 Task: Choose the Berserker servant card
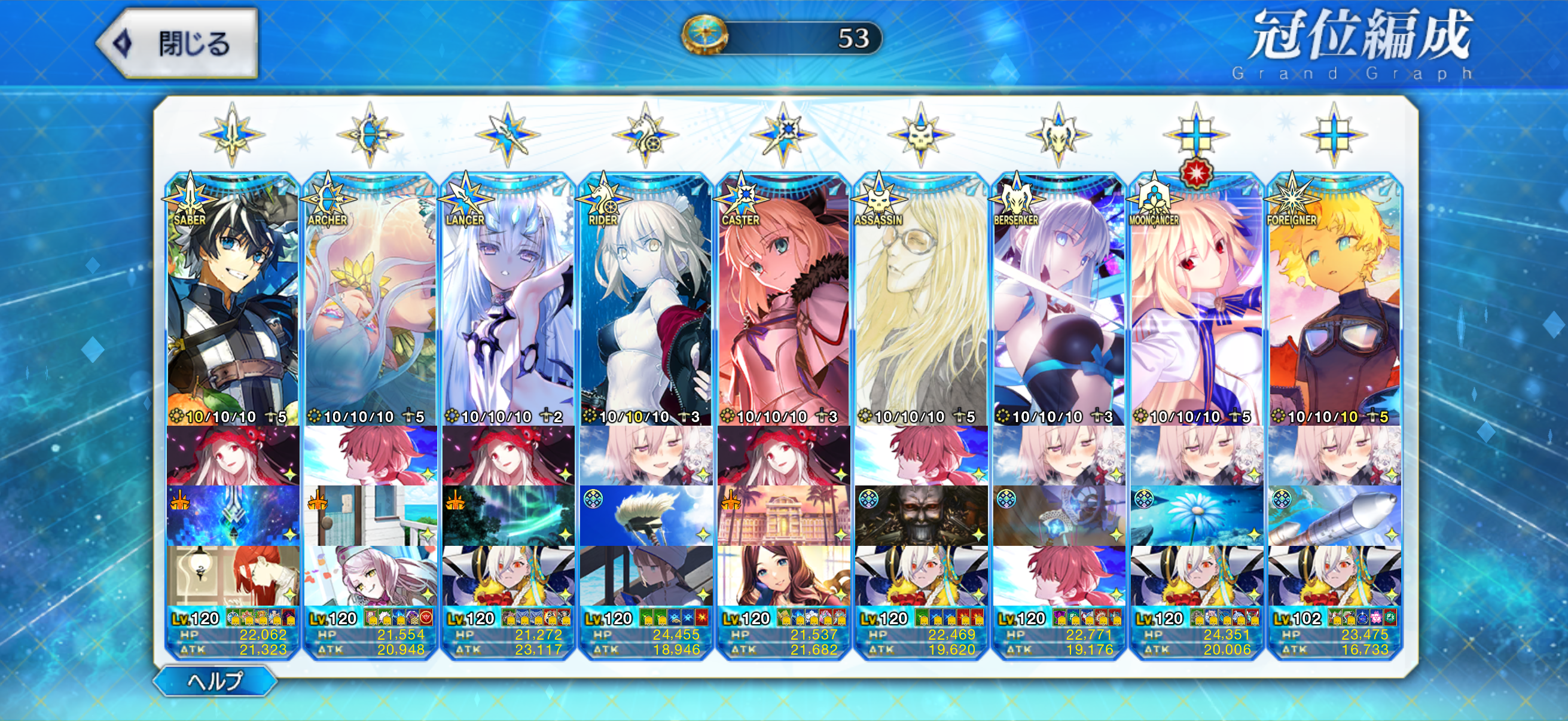(1058, 304)
